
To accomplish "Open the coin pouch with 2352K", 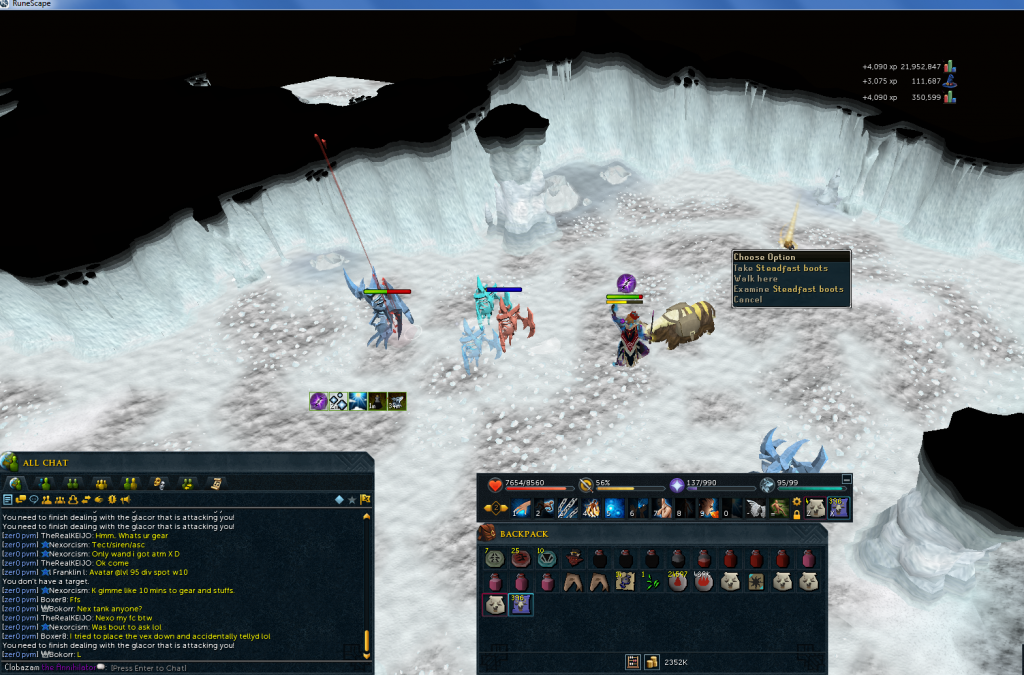I will coord(651,661).
